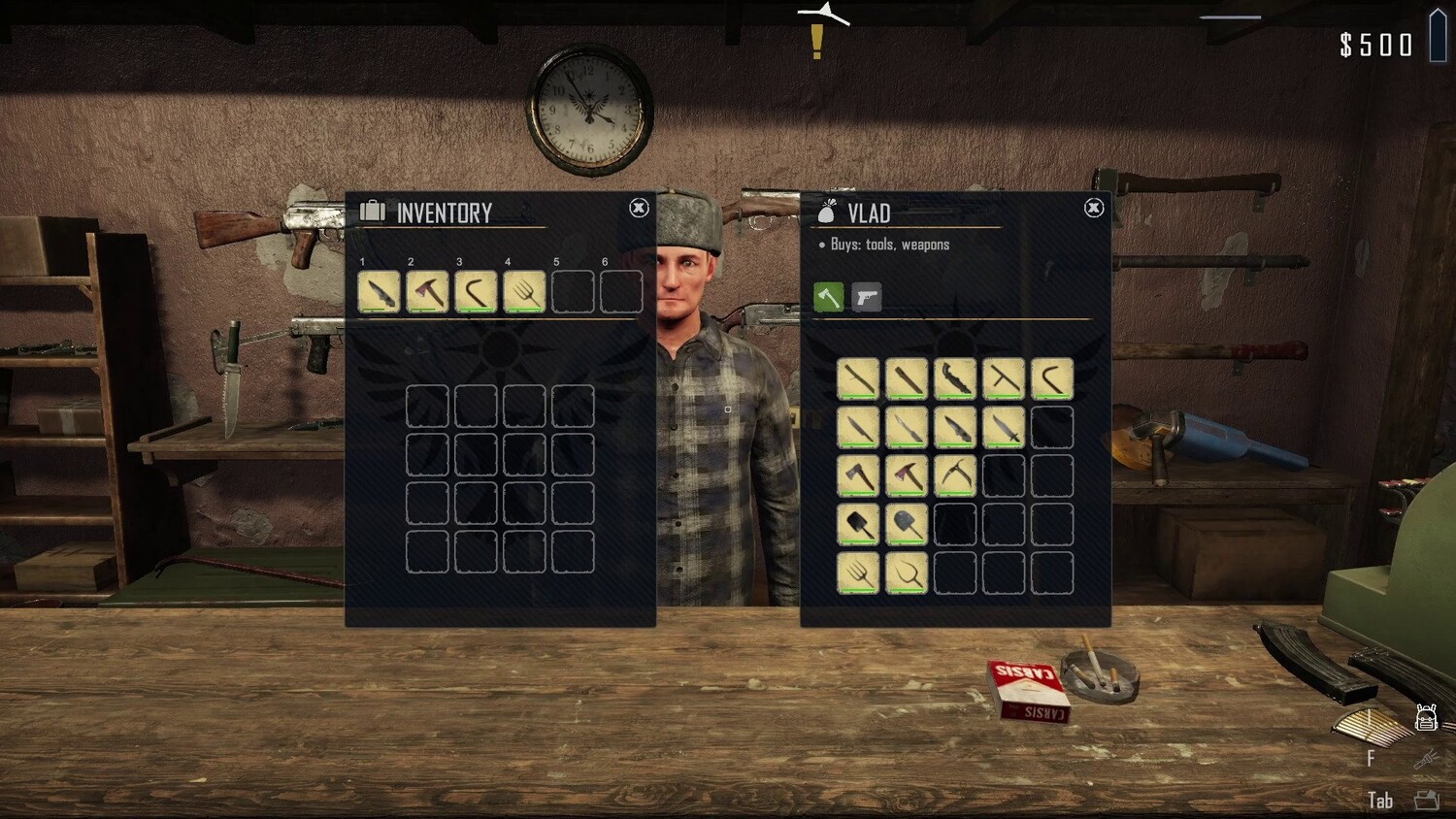Choose the crowbar in inventory slot 3

(x=476, y=291)
